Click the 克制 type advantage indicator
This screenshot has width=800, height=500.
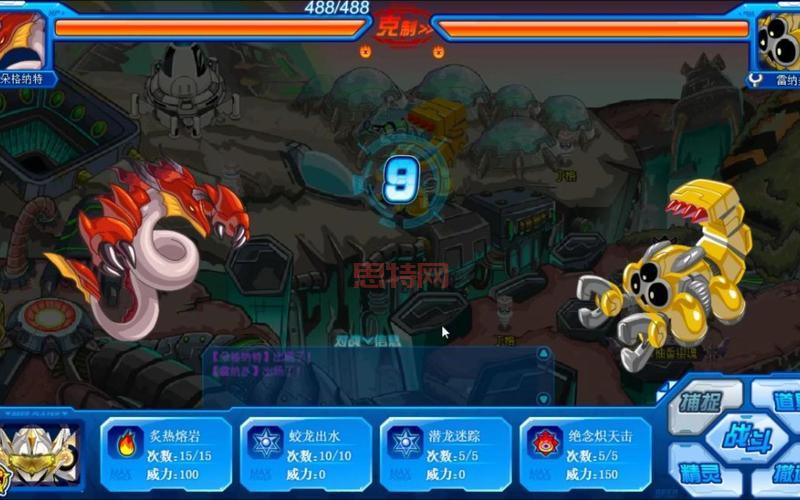click(403, 27)
